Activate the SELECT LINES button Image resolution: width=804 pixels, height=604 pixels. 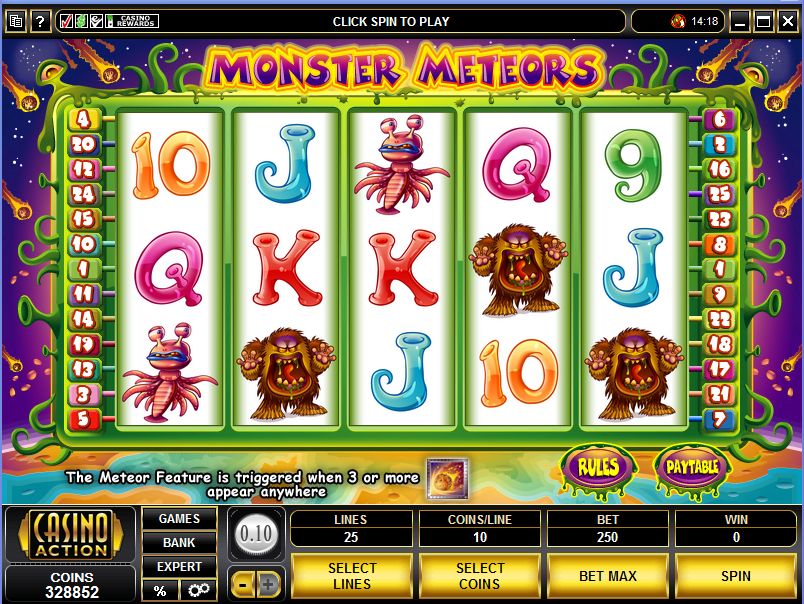click(x=351, y=576)
